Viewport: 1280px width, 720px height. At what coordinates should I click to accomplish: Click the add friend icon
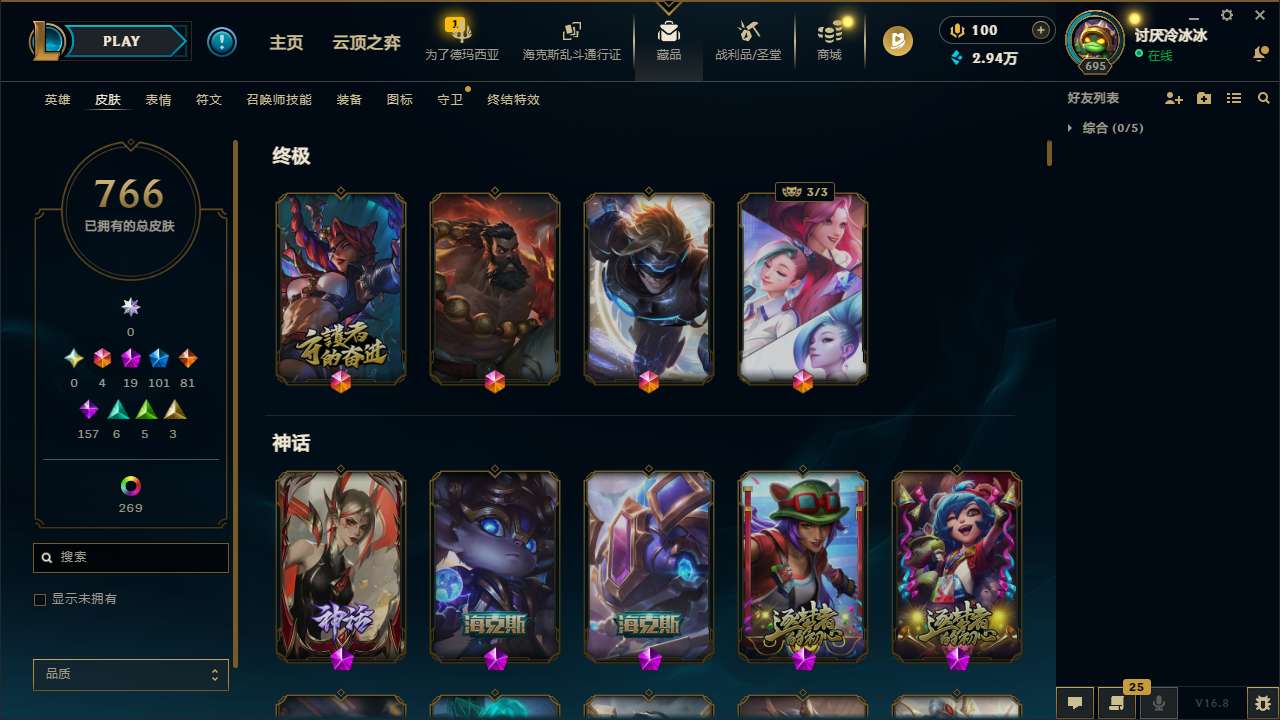tap(1174, 98)
